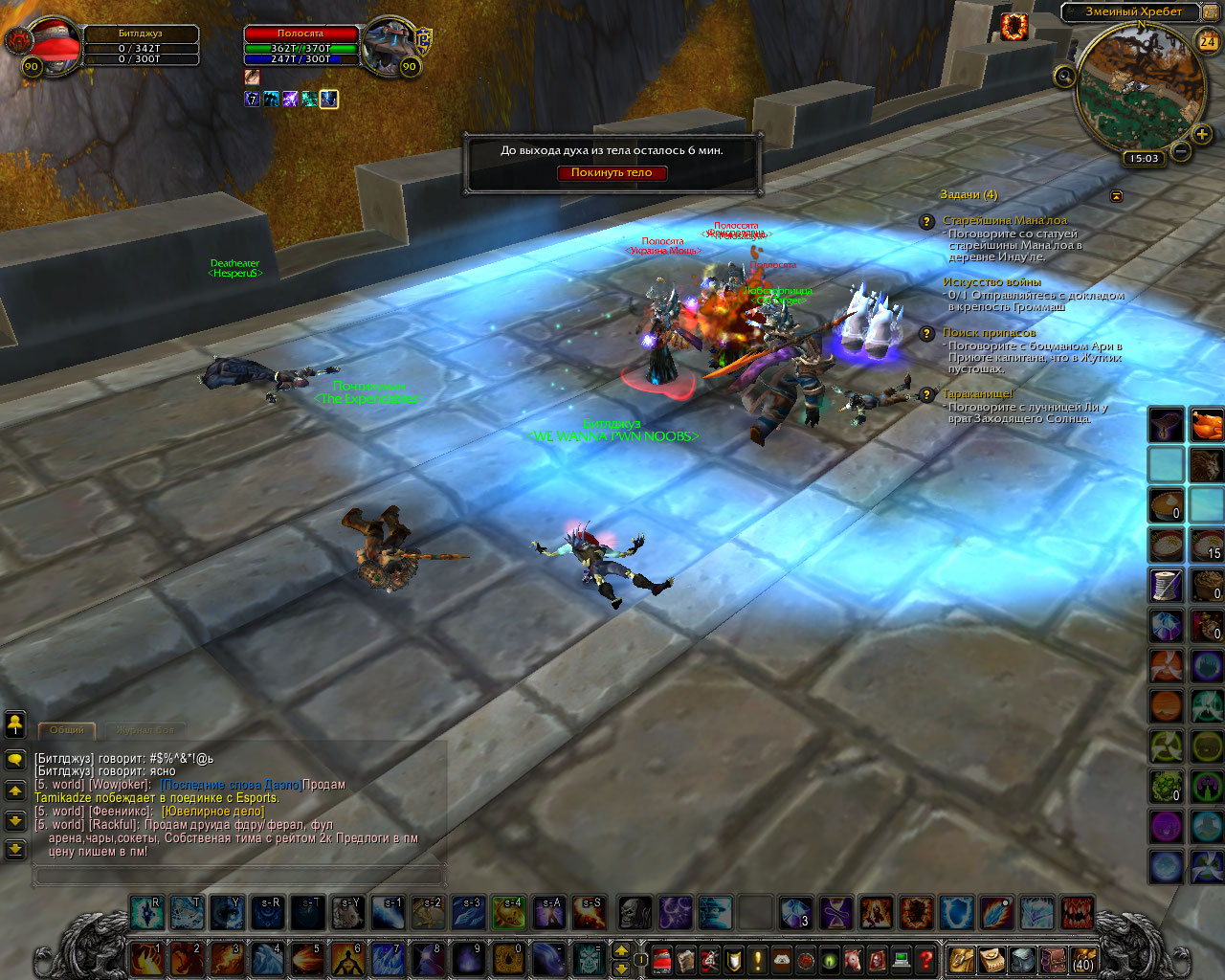Toggle the minimap tracking magnifier icon
The height and width of the screenshot is (980, 1225).
coord(1064,77)
